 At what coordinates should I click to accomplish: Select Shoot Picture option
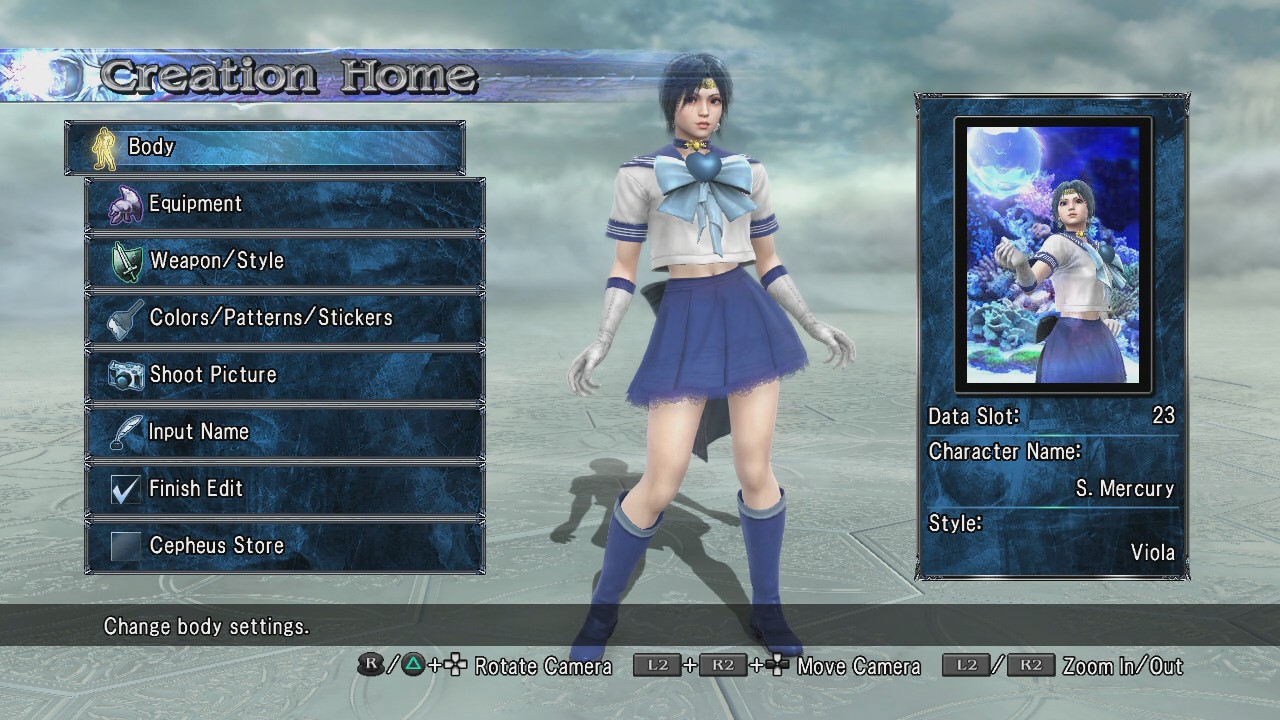[x=285, y=375]
